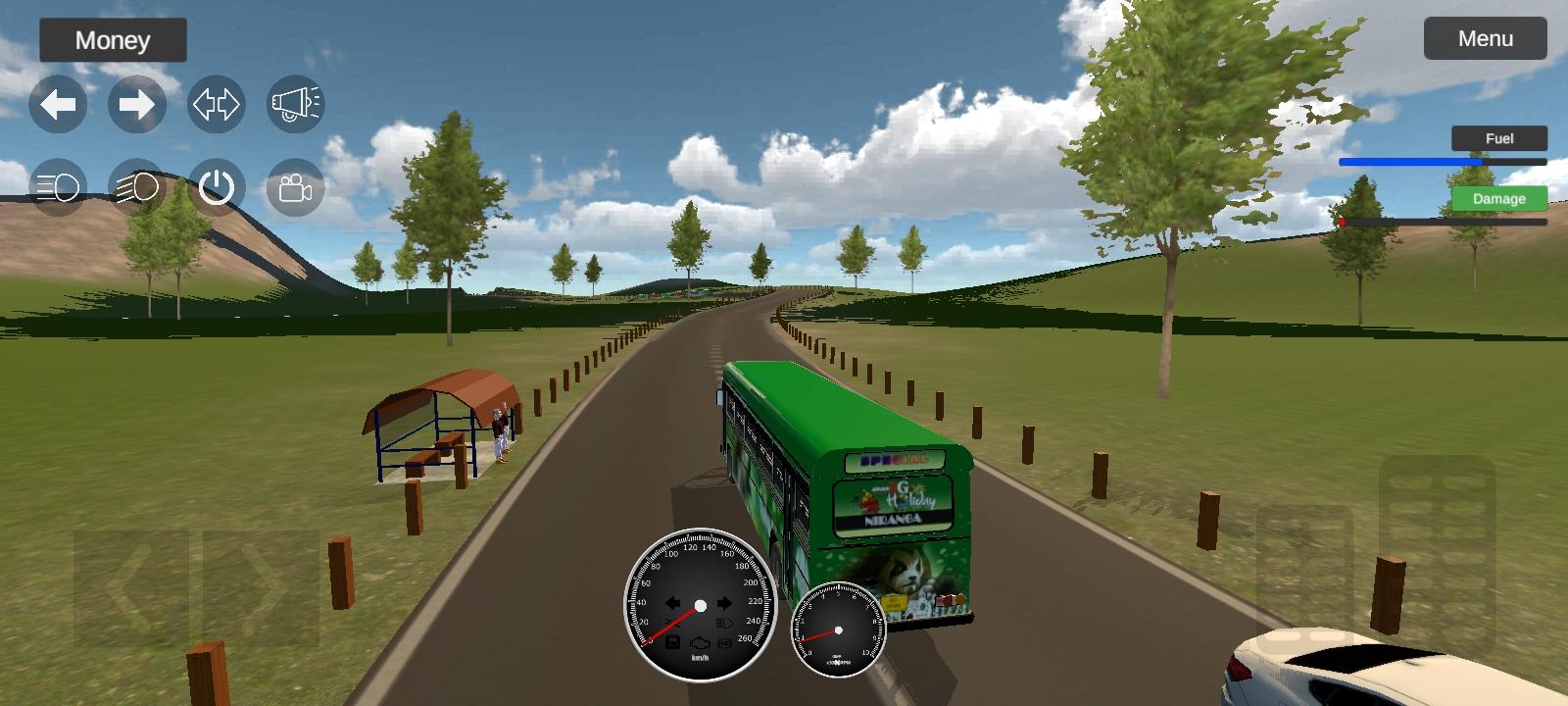Enable the high beam headlights
1568x706 pixels.
point(137,188)
